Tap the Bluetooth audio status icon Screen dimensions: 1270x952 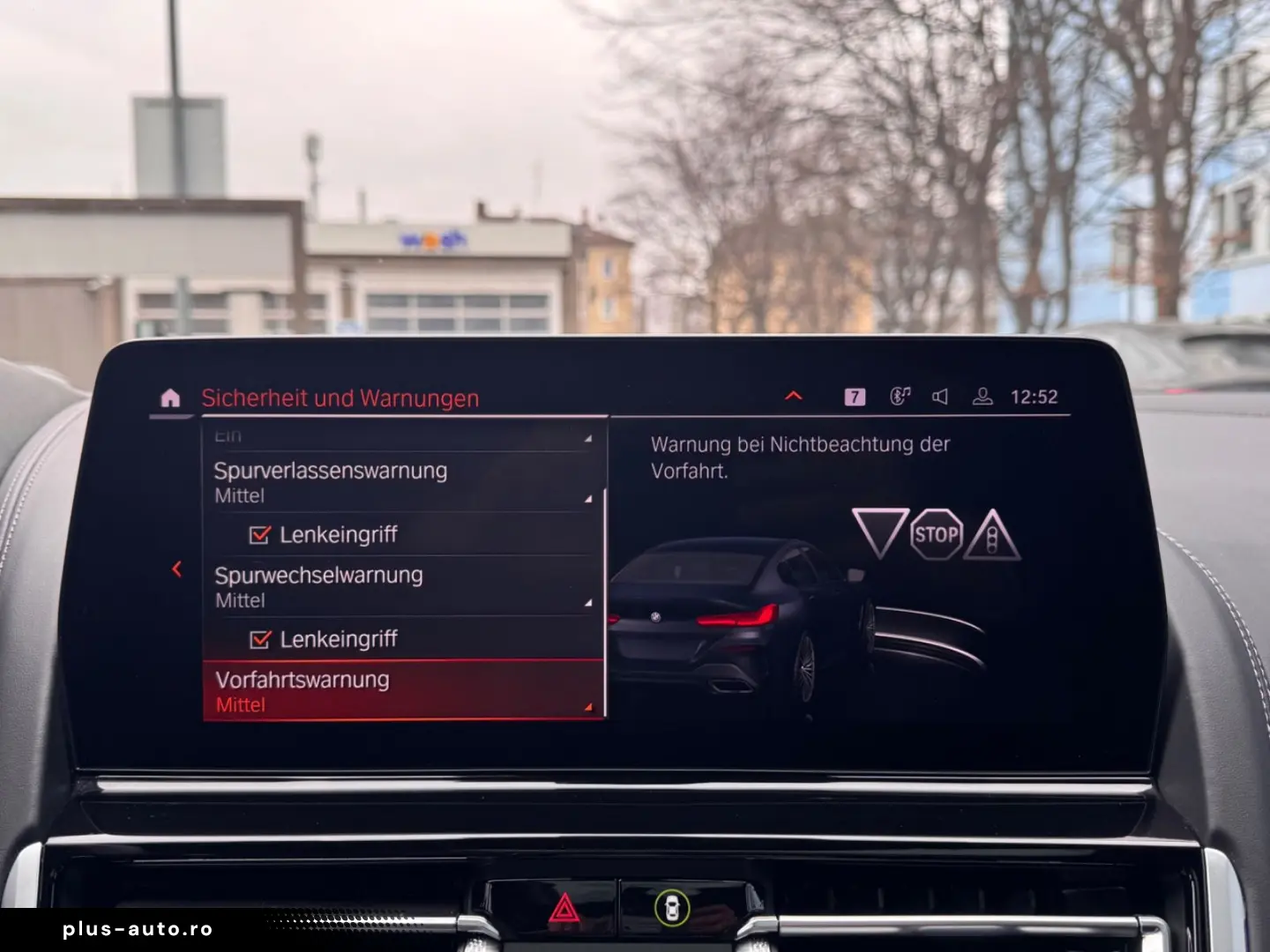click(x=900, y=396)
